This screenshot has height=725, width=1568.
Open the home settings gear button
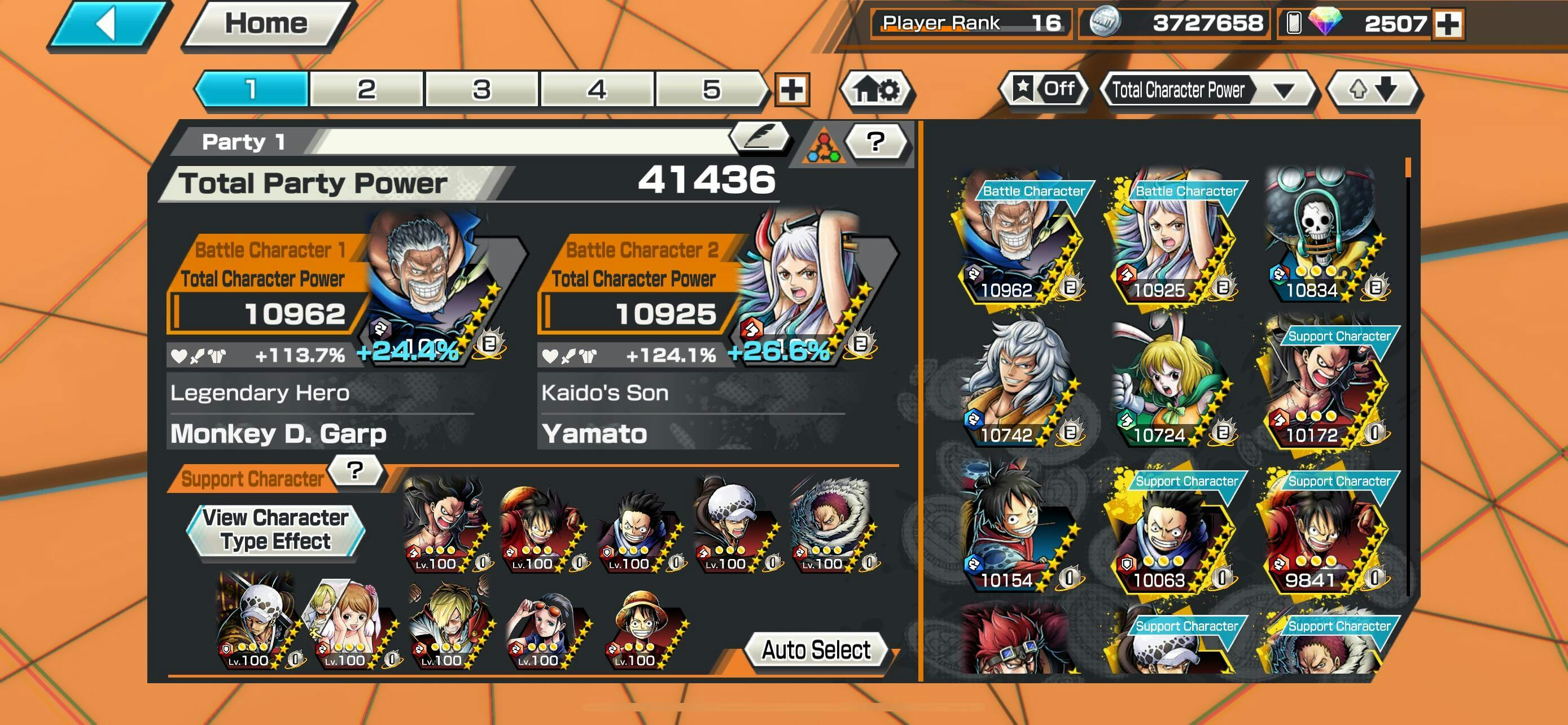[876, 90]
